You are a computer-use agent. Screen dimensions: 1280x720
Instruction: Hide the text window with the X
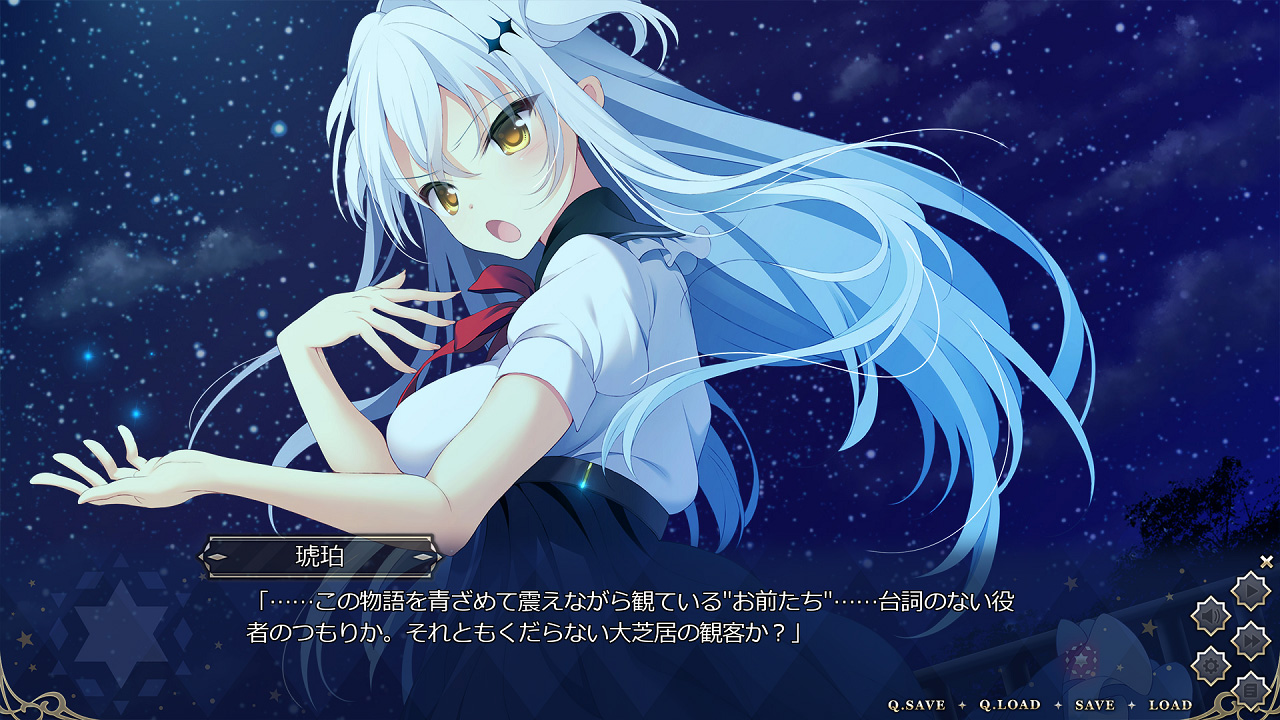click(1266, 561)
